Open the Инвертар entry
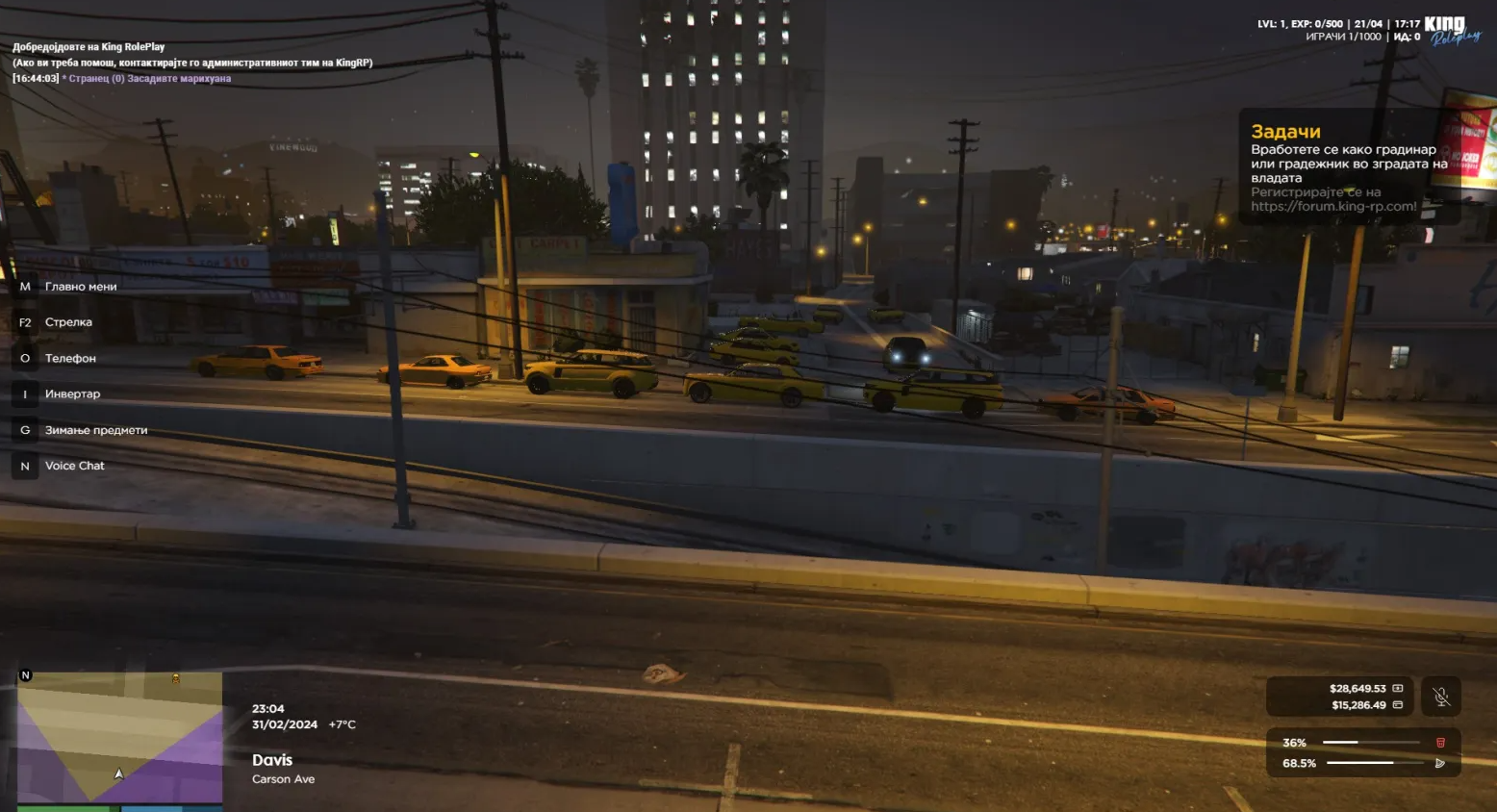This screenshot has height=812, width=1497. click(x=72, y=394)
